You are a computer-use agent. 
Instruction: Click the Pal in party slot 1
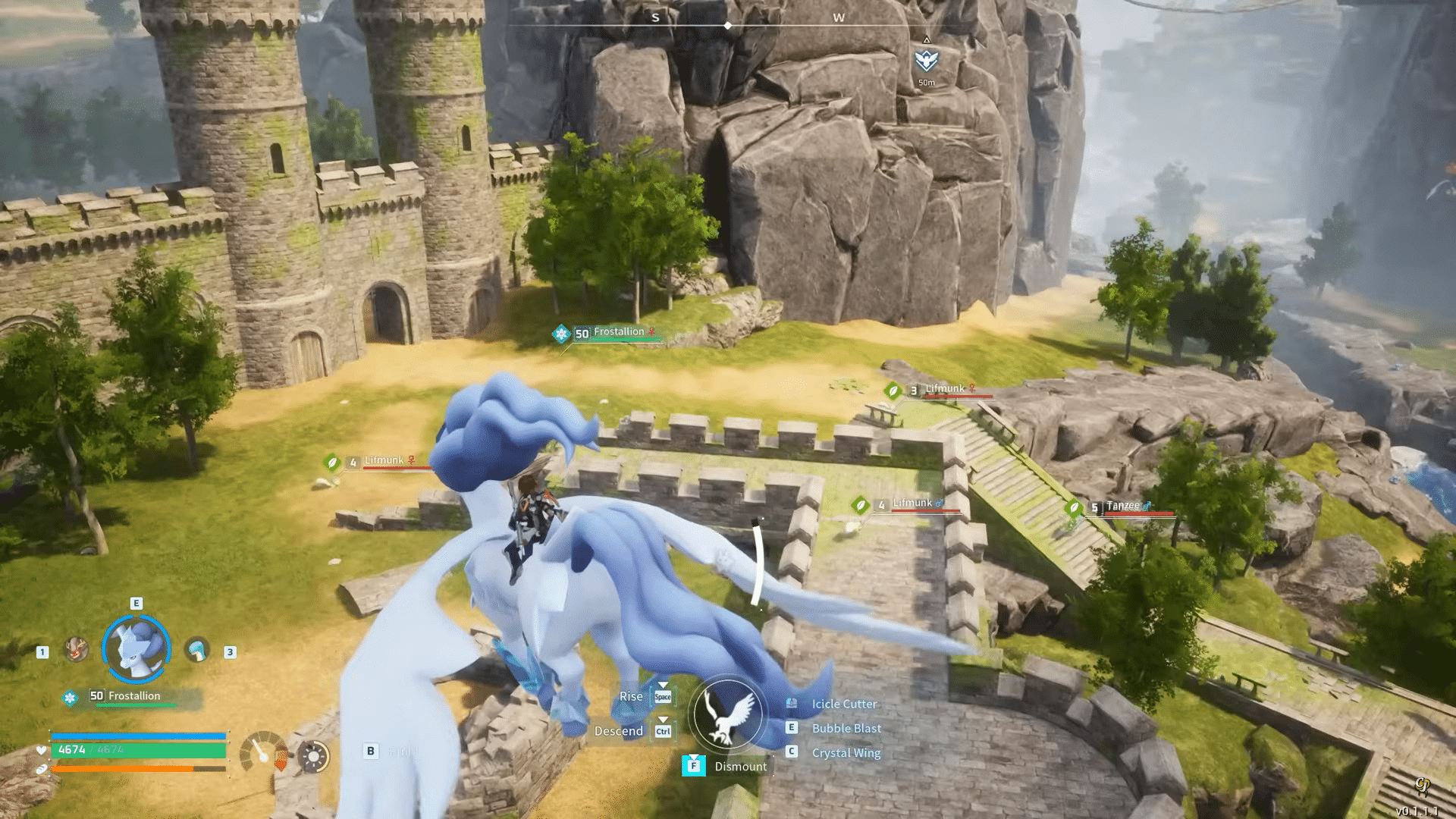tap(76, 650)
